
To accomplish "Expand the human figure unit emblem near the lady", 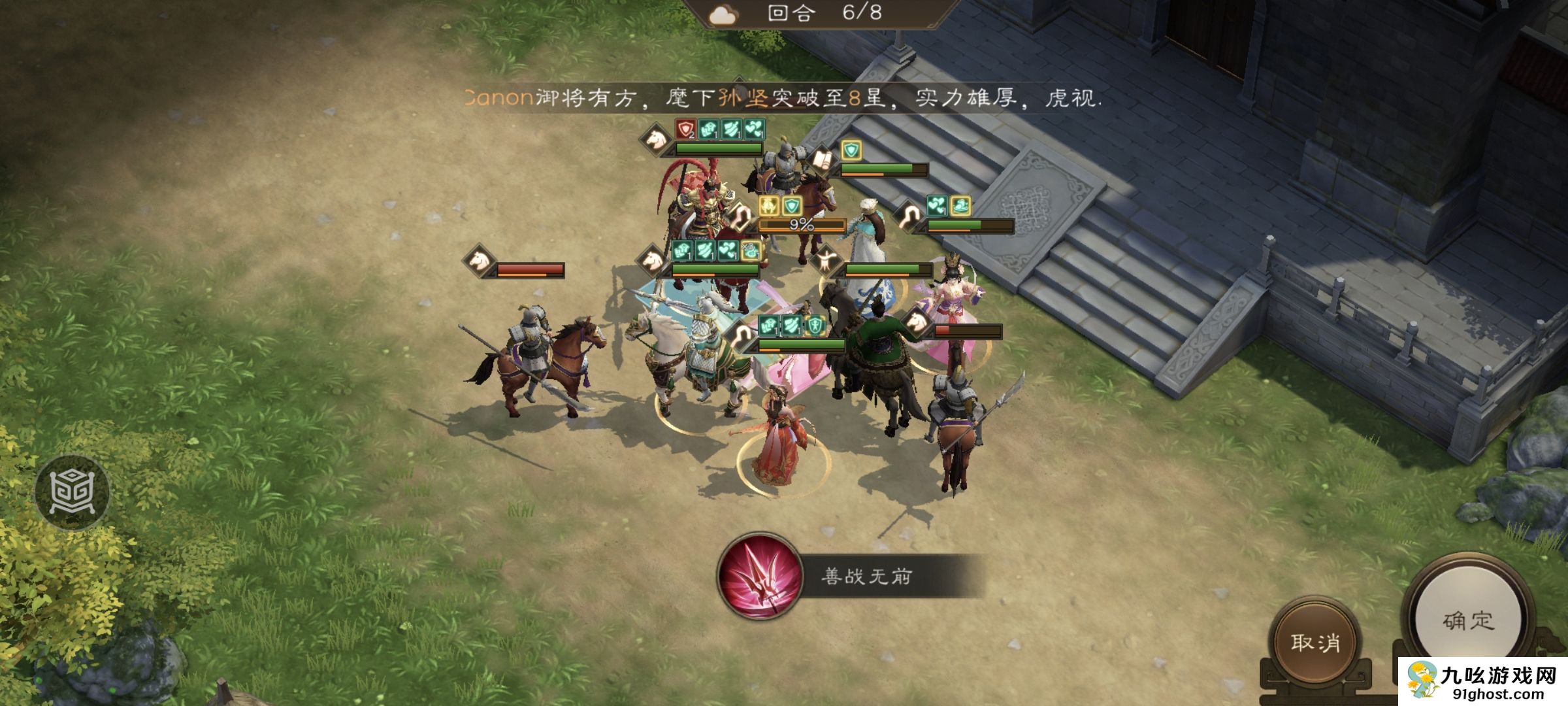I will click(827, 261).
